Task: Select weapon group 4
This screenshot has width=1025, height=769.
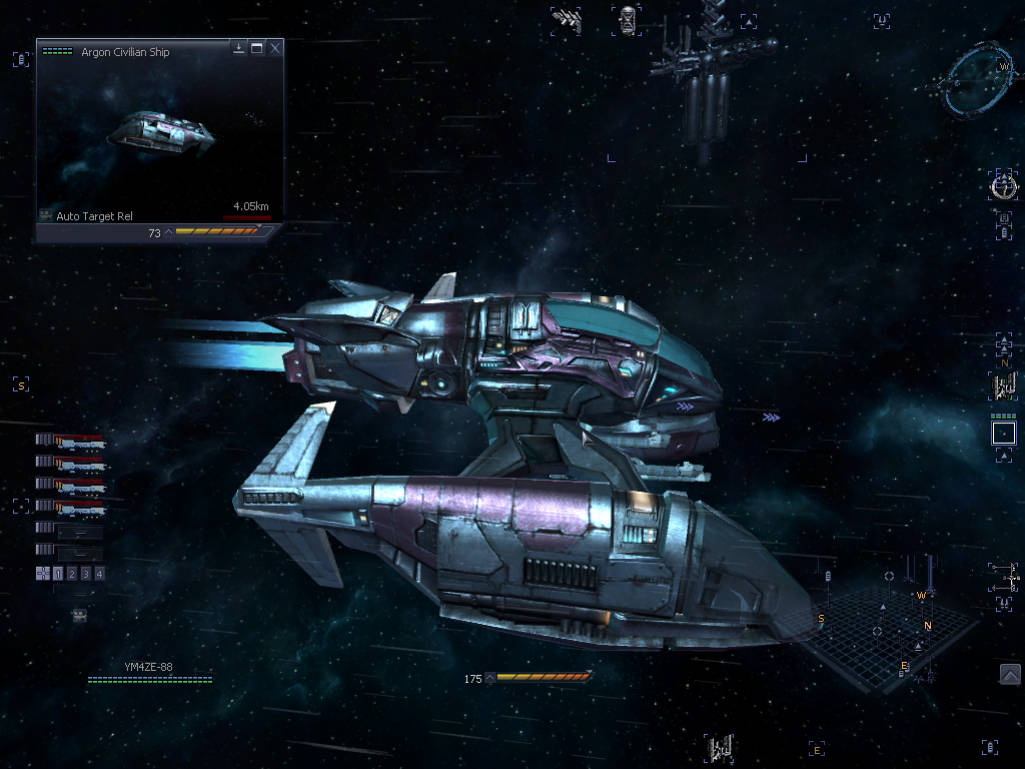Action: 100,574
